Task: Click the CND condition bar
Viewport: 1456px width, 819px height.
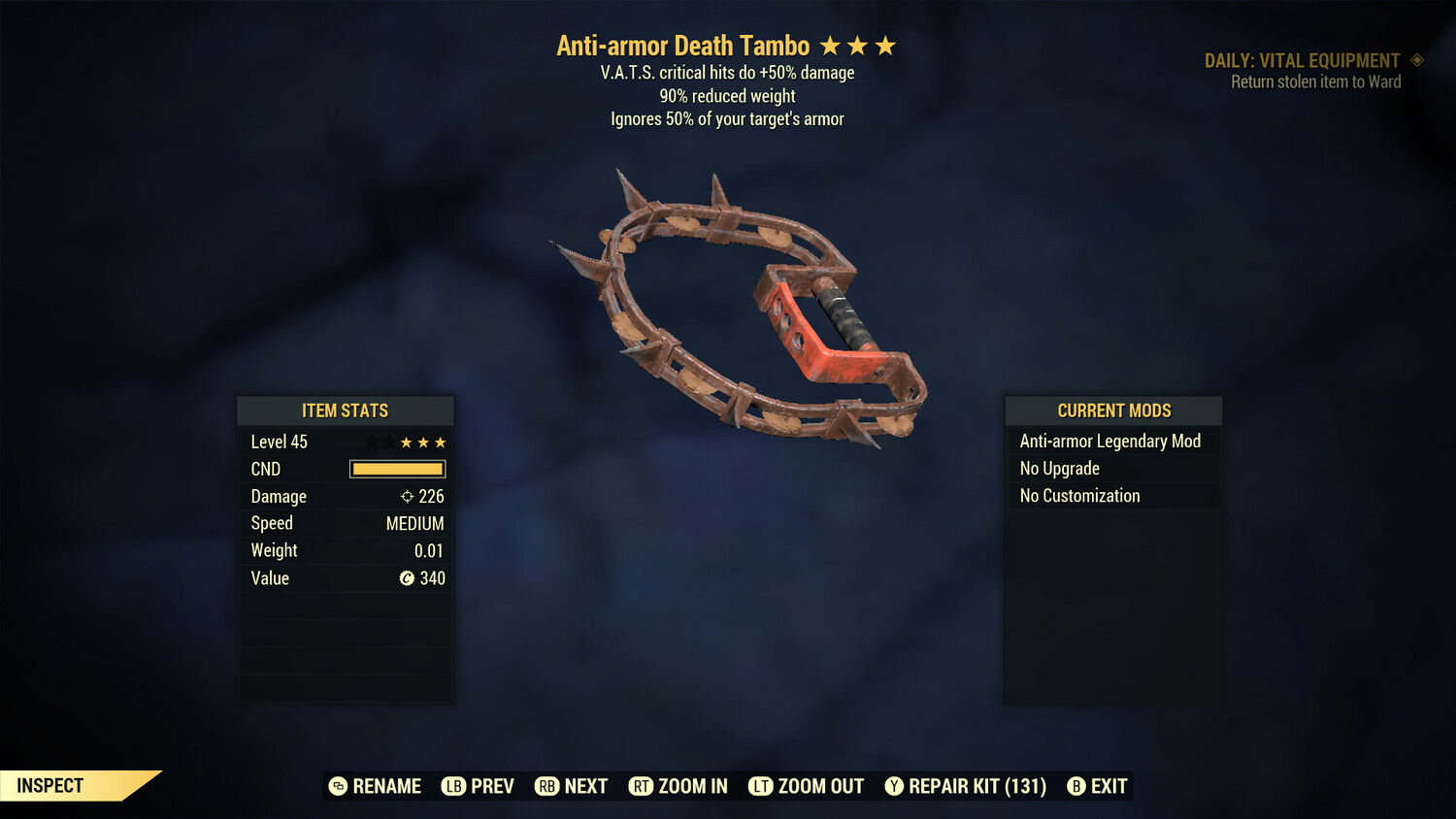Action: click(x=397, y=469)
